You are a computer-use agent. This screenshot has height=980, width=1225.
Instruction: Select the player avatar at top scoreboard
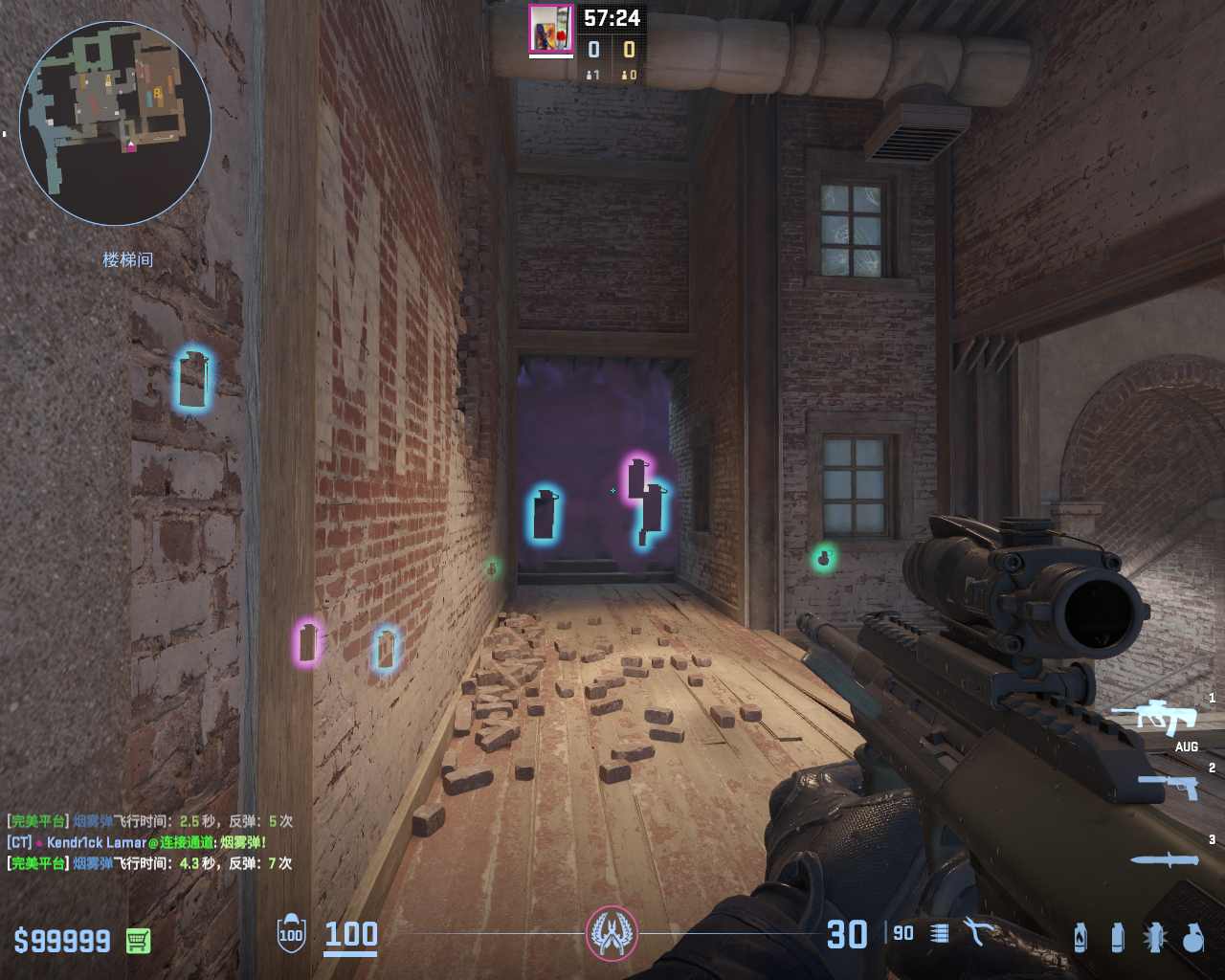[550, 29]
